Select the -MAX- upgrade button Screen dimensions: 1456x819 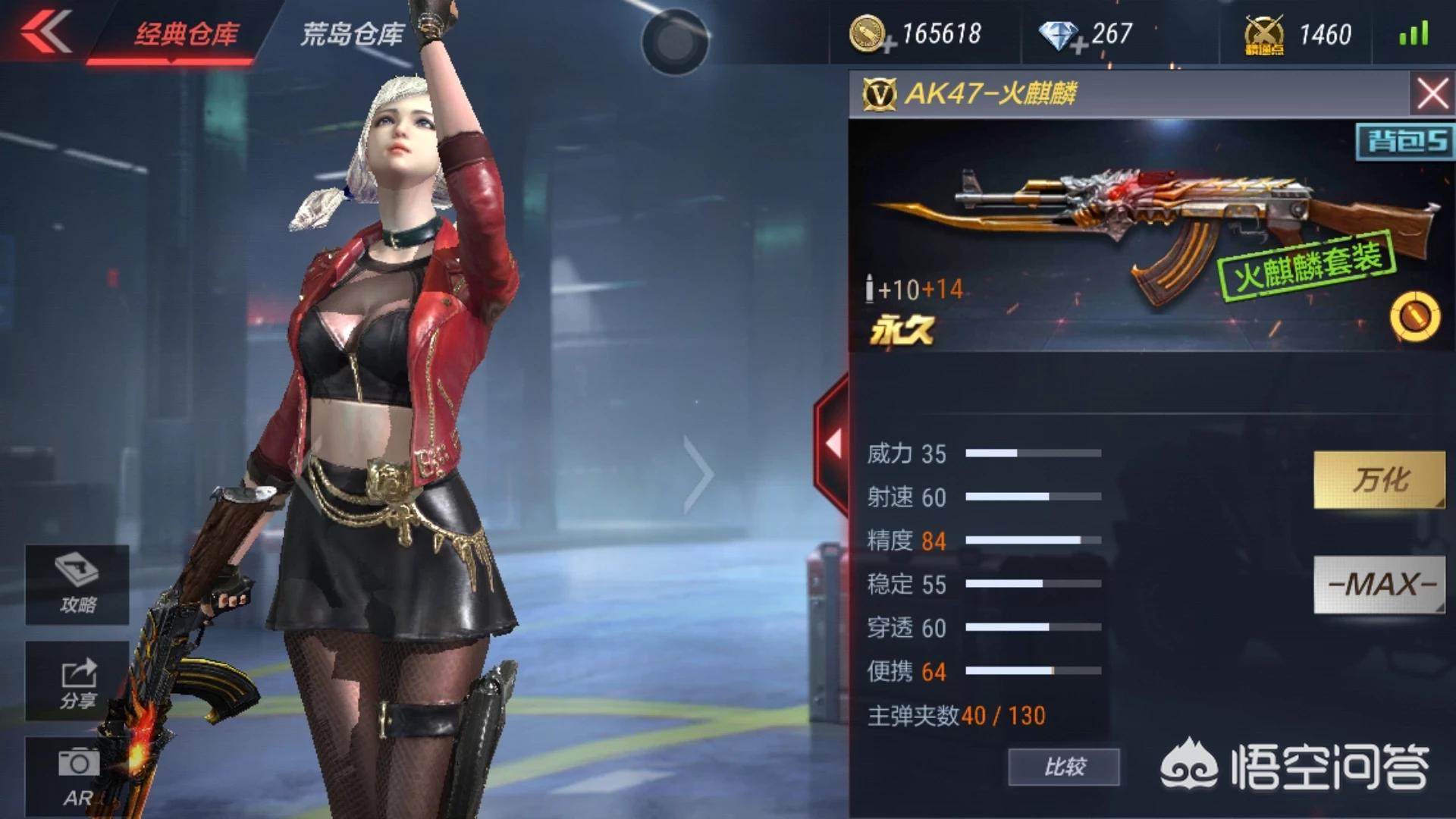(1379, 584)
